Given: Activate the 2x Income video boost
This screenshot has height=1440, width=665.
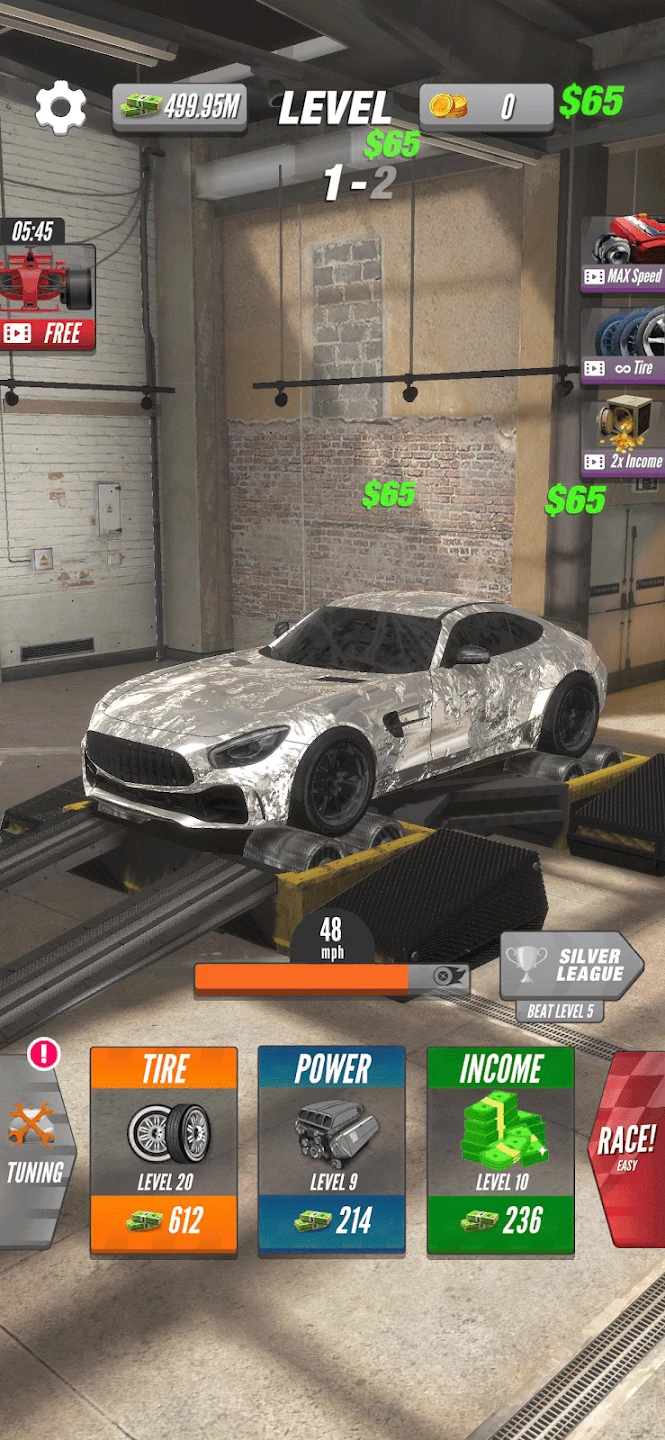Looking at the screenshot, I should [x=624, y=438].
